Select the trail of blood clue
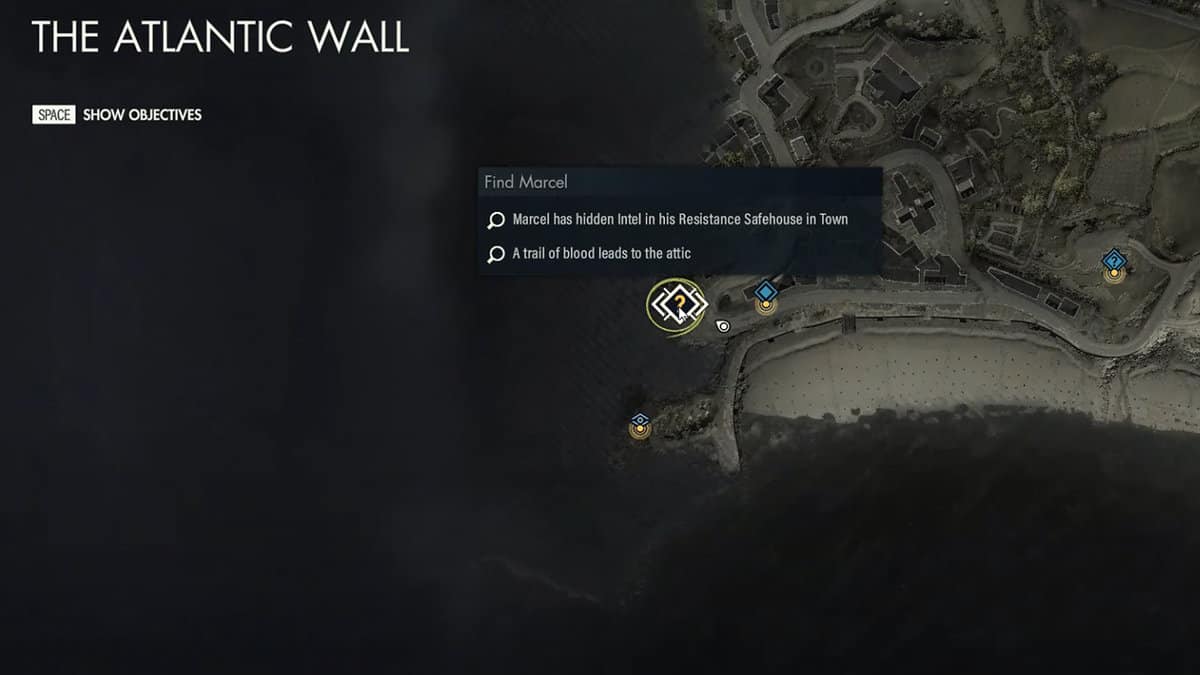 coord(601,254)
